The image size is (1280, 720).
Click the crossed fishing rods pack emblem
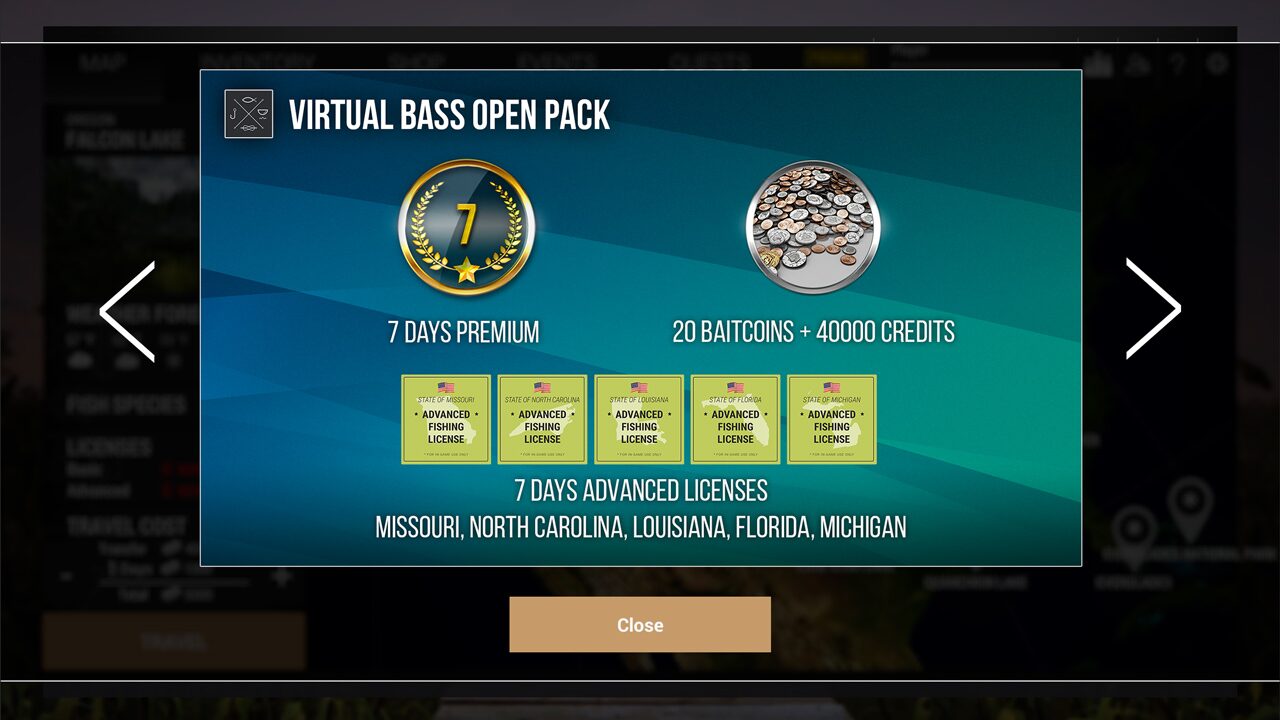pyautogui.click(x=248, y=114)
